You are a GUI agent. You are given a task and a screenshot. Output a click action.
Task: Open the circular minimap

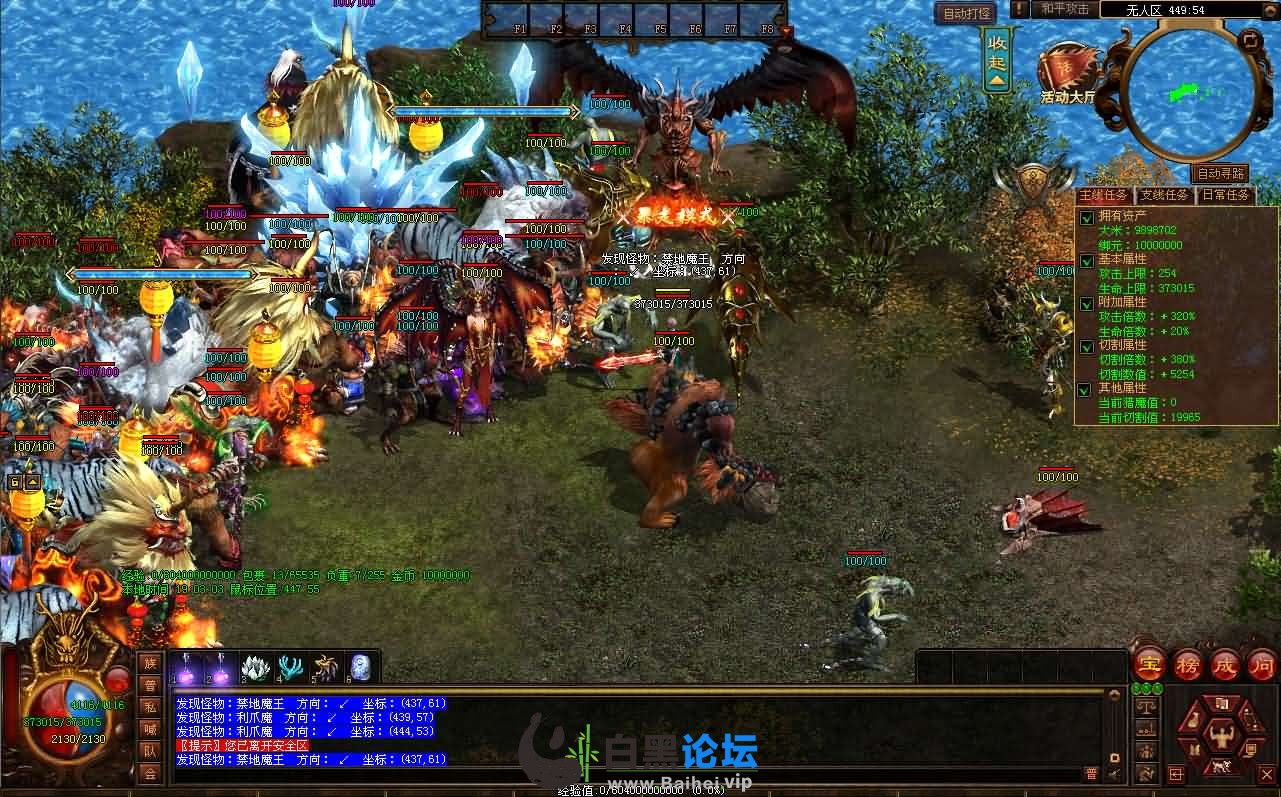point(1190,90)
